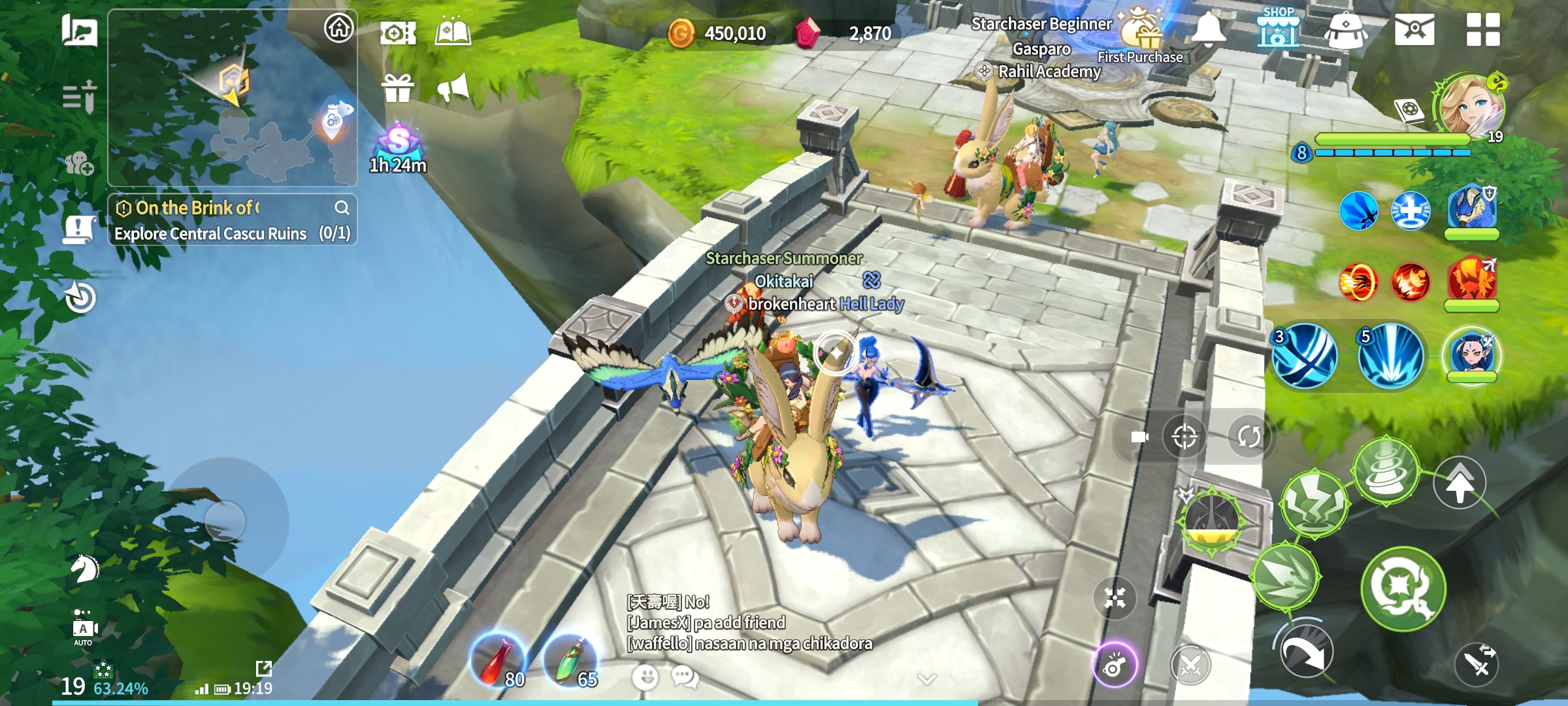Use the red health potion slot

(x=498, y=662)
